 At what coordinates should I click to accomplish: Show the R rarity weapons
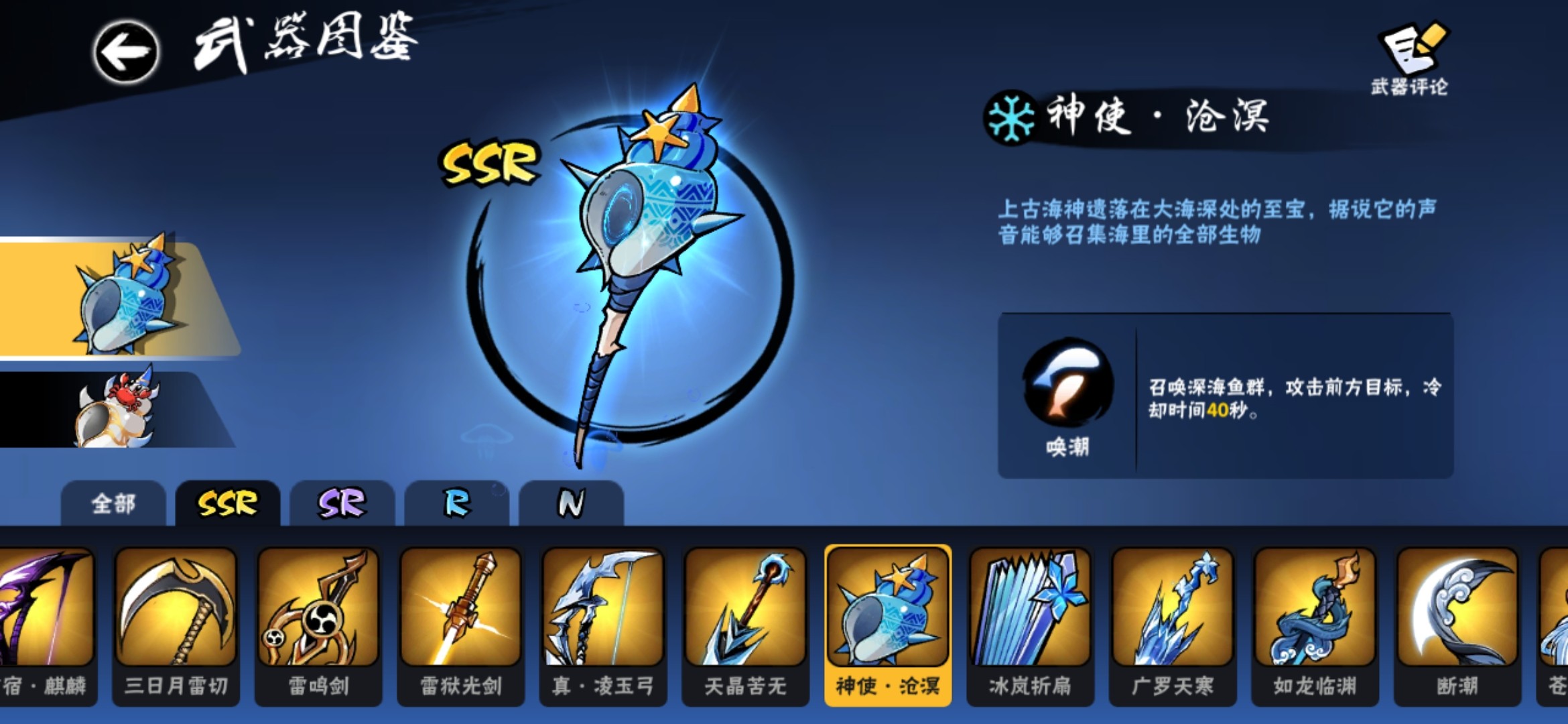[457, 503]
